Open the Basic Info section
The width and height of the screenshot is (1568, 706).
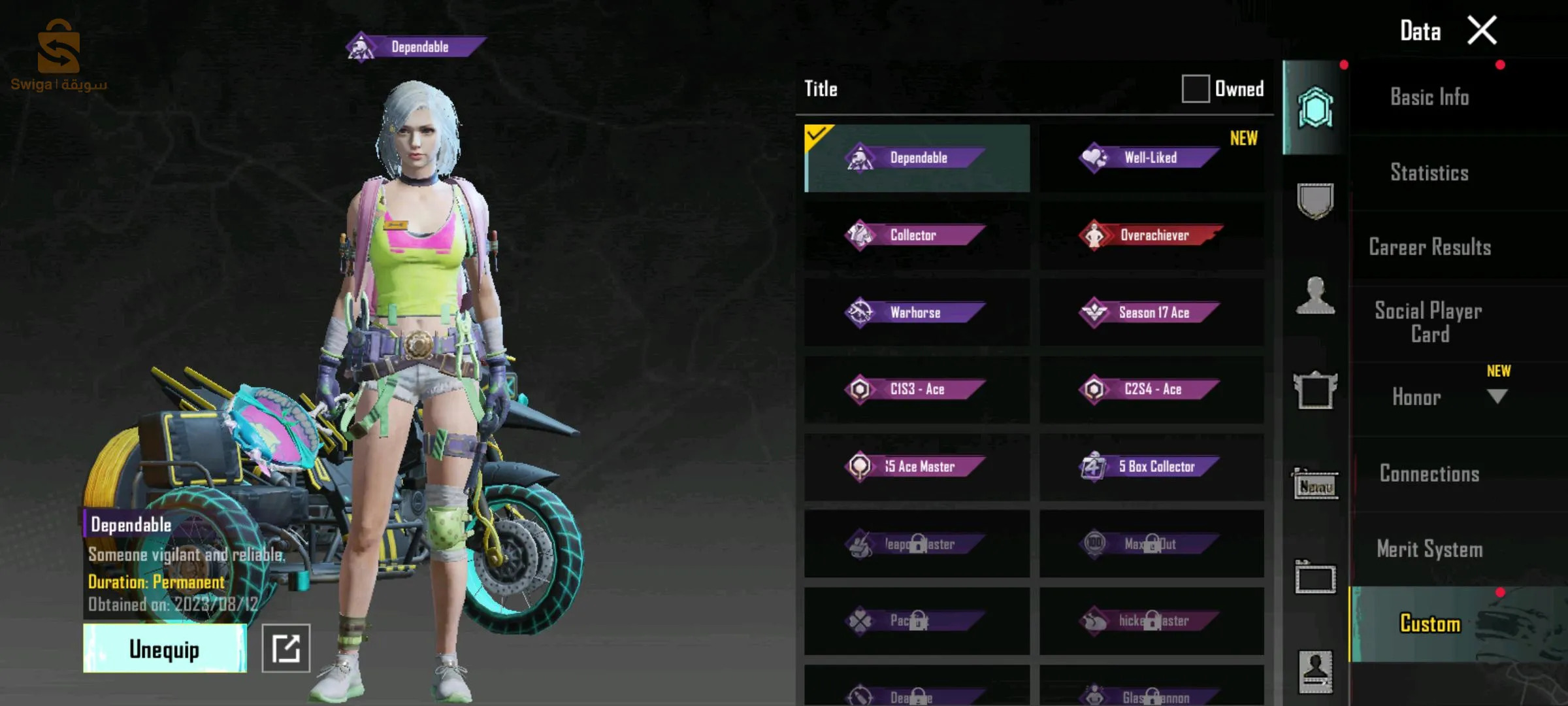(1429, 97)
